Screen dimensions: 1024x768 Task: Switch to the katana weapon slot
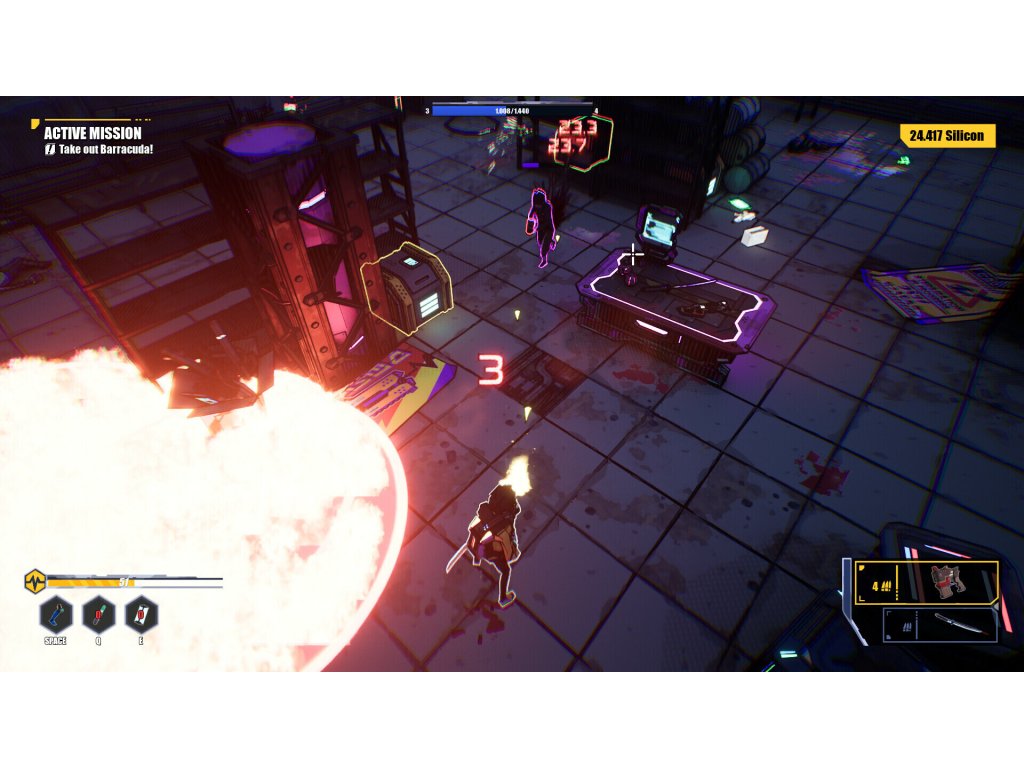click(941, 624)
